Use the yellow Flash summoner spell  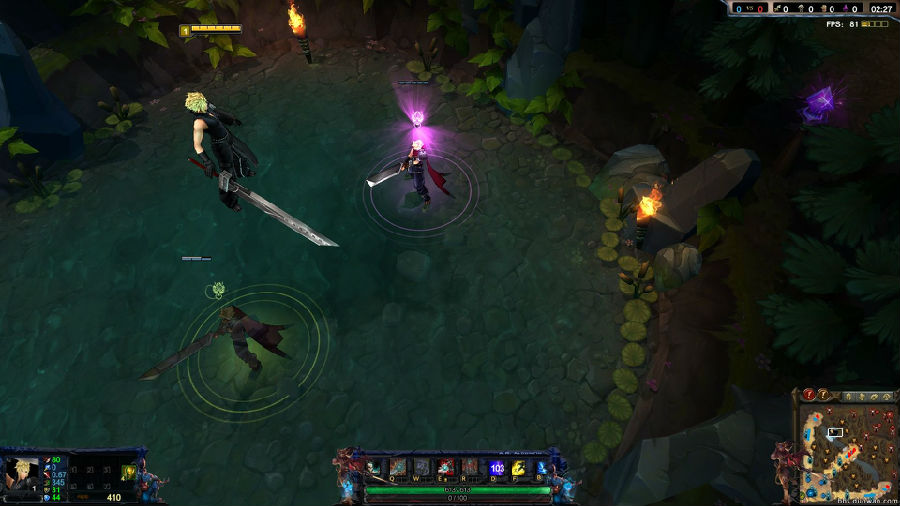[518, 467]
